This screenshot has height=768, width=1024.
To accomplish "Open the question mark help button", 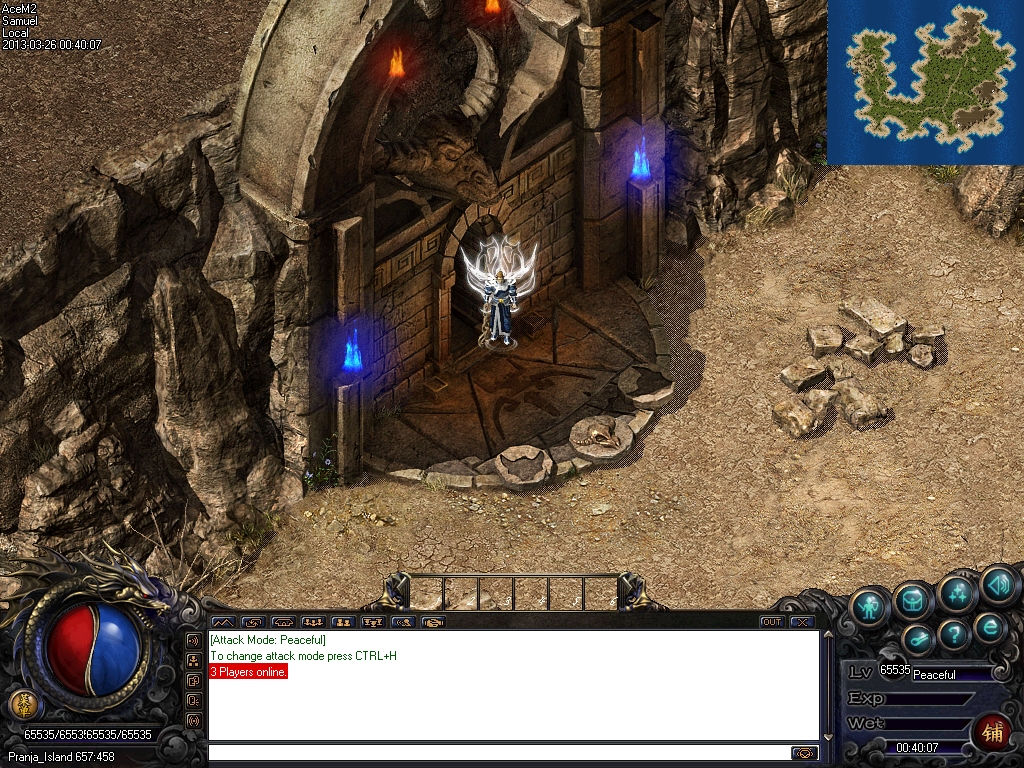I will (x=954, y=633).
